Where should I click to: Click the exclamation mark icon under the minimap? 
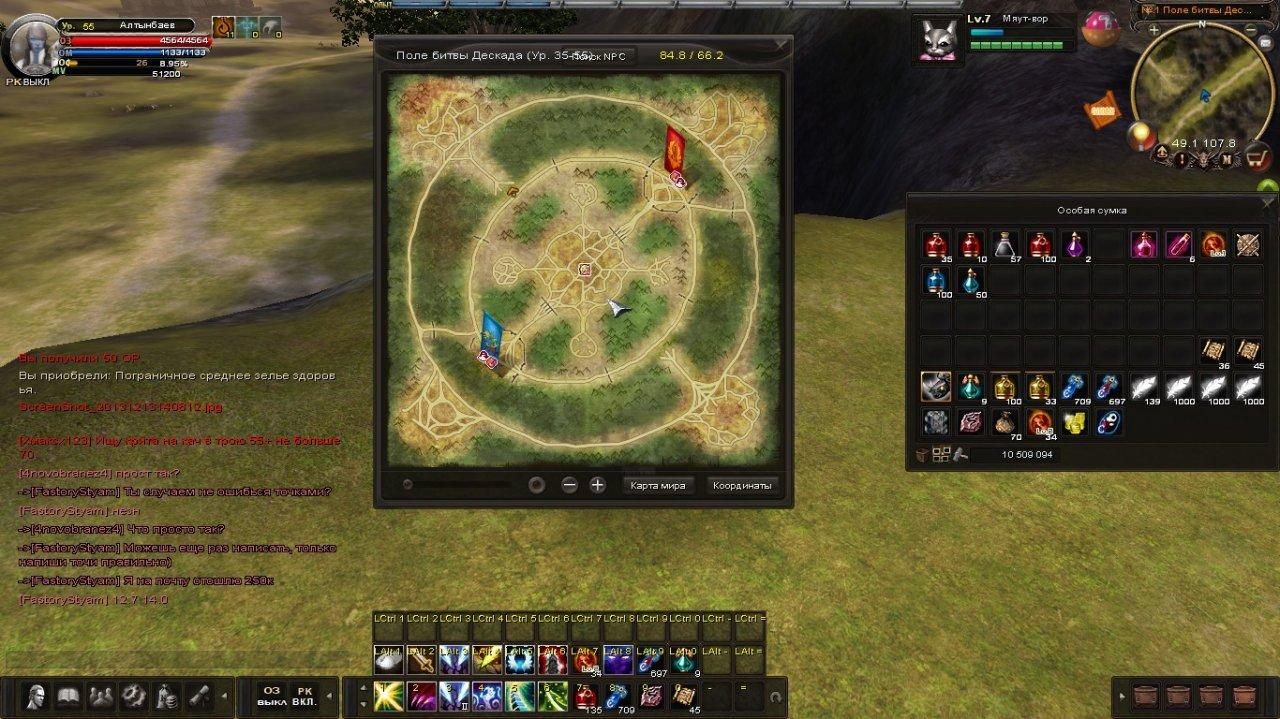pyautogui.click(x=1182, y=158)
